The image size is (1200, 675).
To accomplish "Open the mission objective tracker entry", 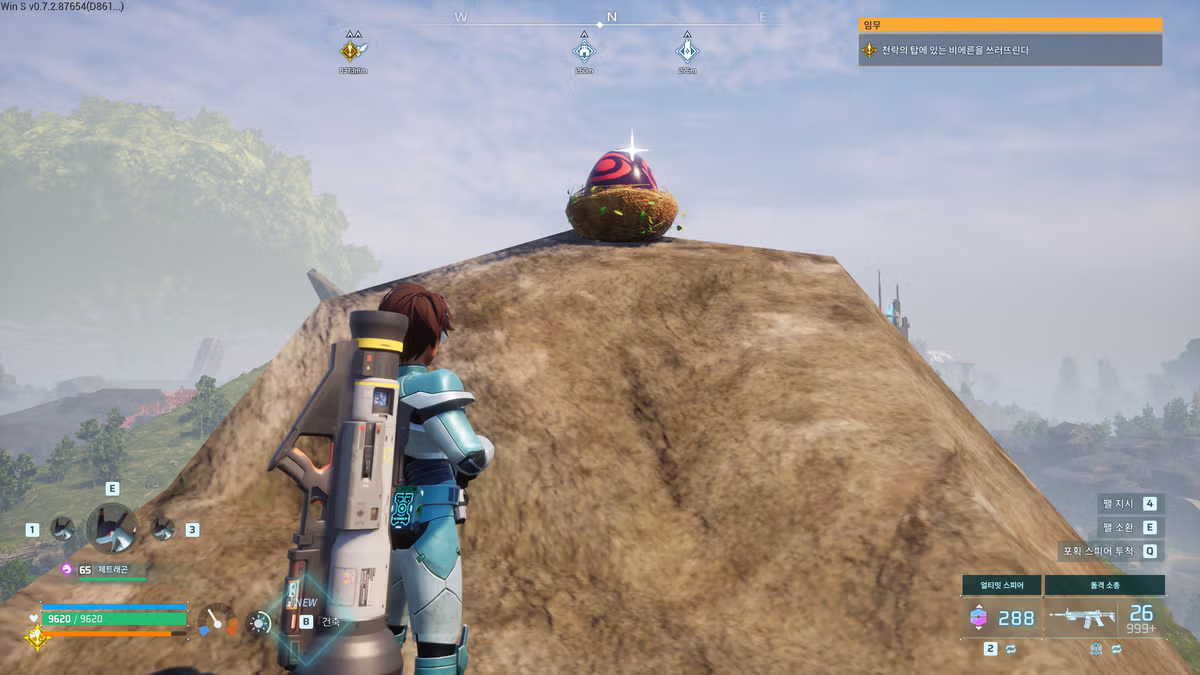I will (1010, 50).
